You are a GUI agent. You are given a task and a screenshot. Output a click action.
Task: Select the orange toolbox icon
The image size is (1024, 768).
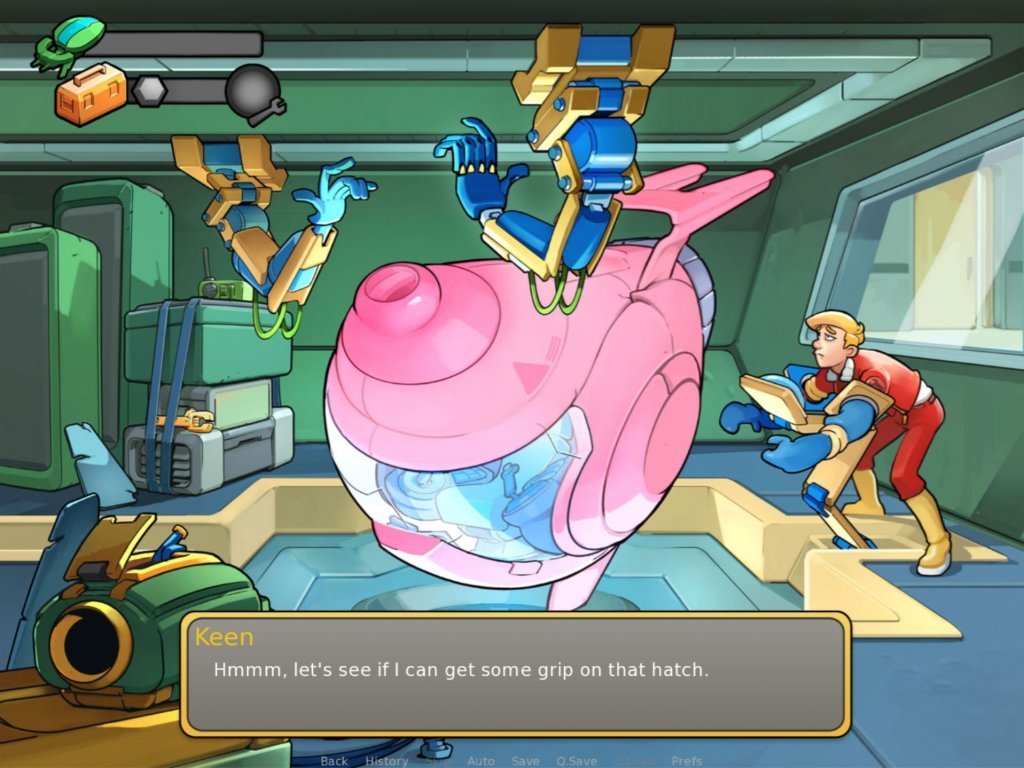click(x=90, y=93)
